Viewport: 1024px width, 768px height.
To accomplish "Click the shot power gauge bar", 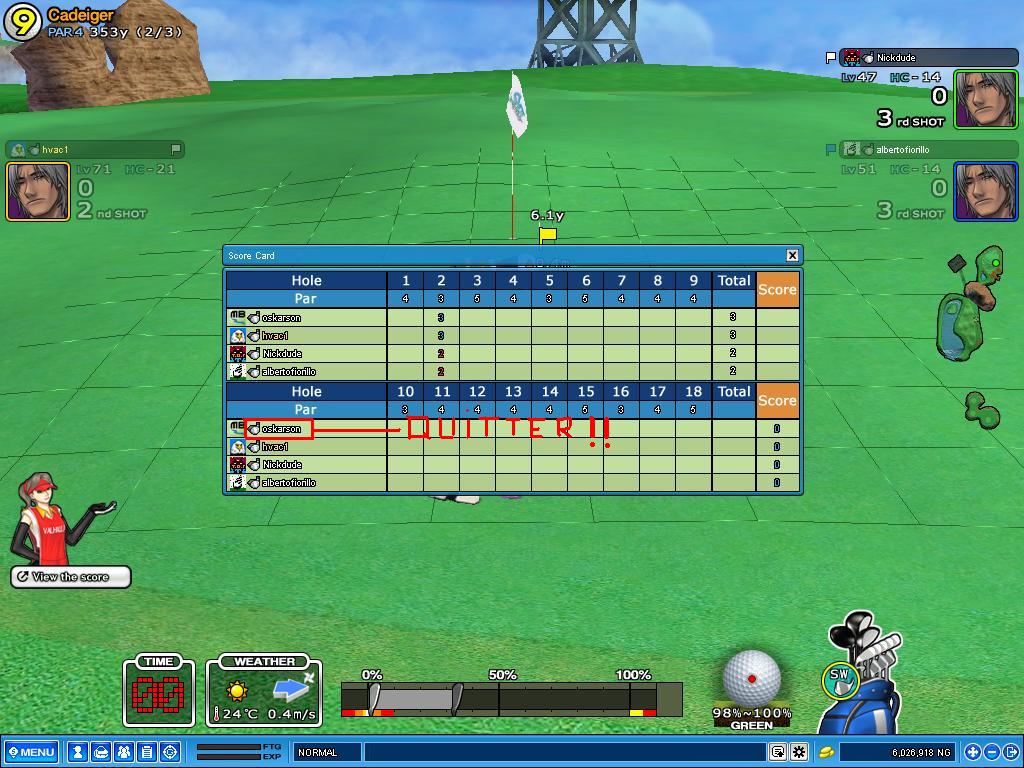I will pyautogui.click(x=510, y=698).
